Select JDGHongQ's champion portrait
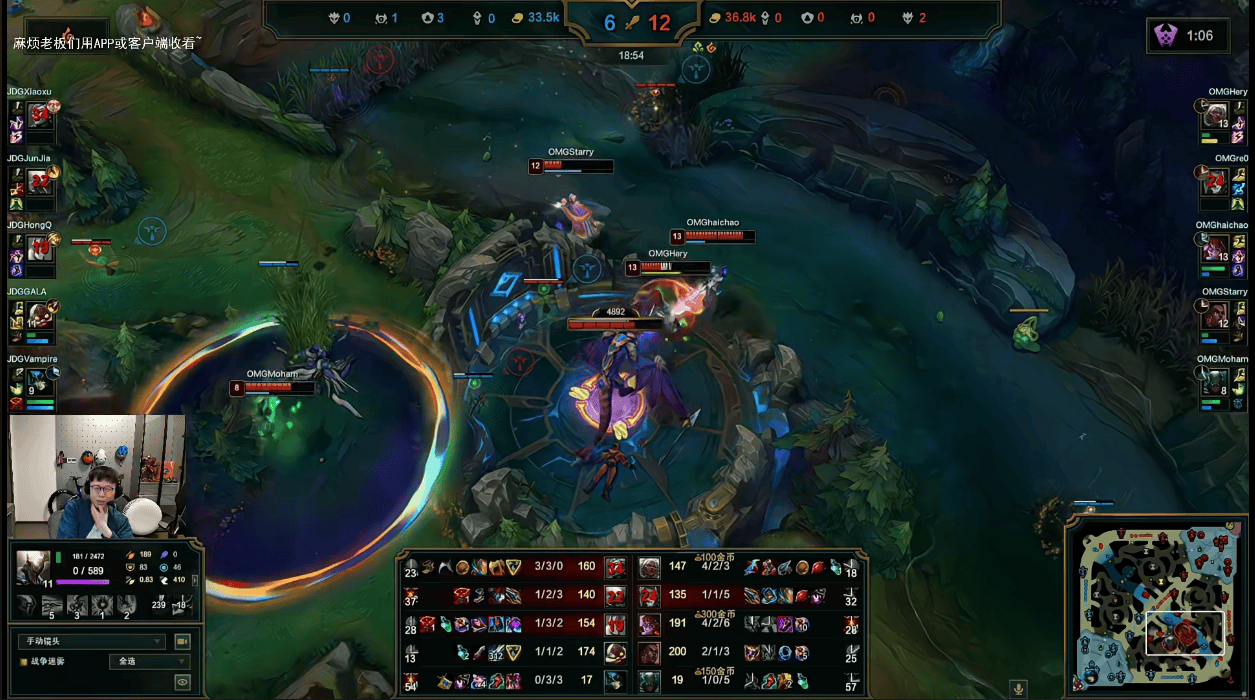This screenshot has height=700, width=1255. [40, 247]
